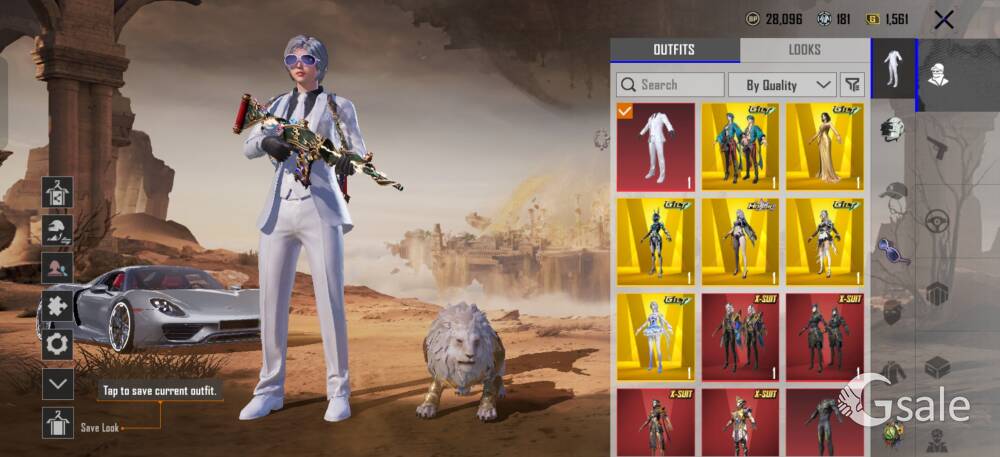The width and height of the screenshot is (1000, 457).
Task: Select the white outfit category icon
Action: pos(893,68)
